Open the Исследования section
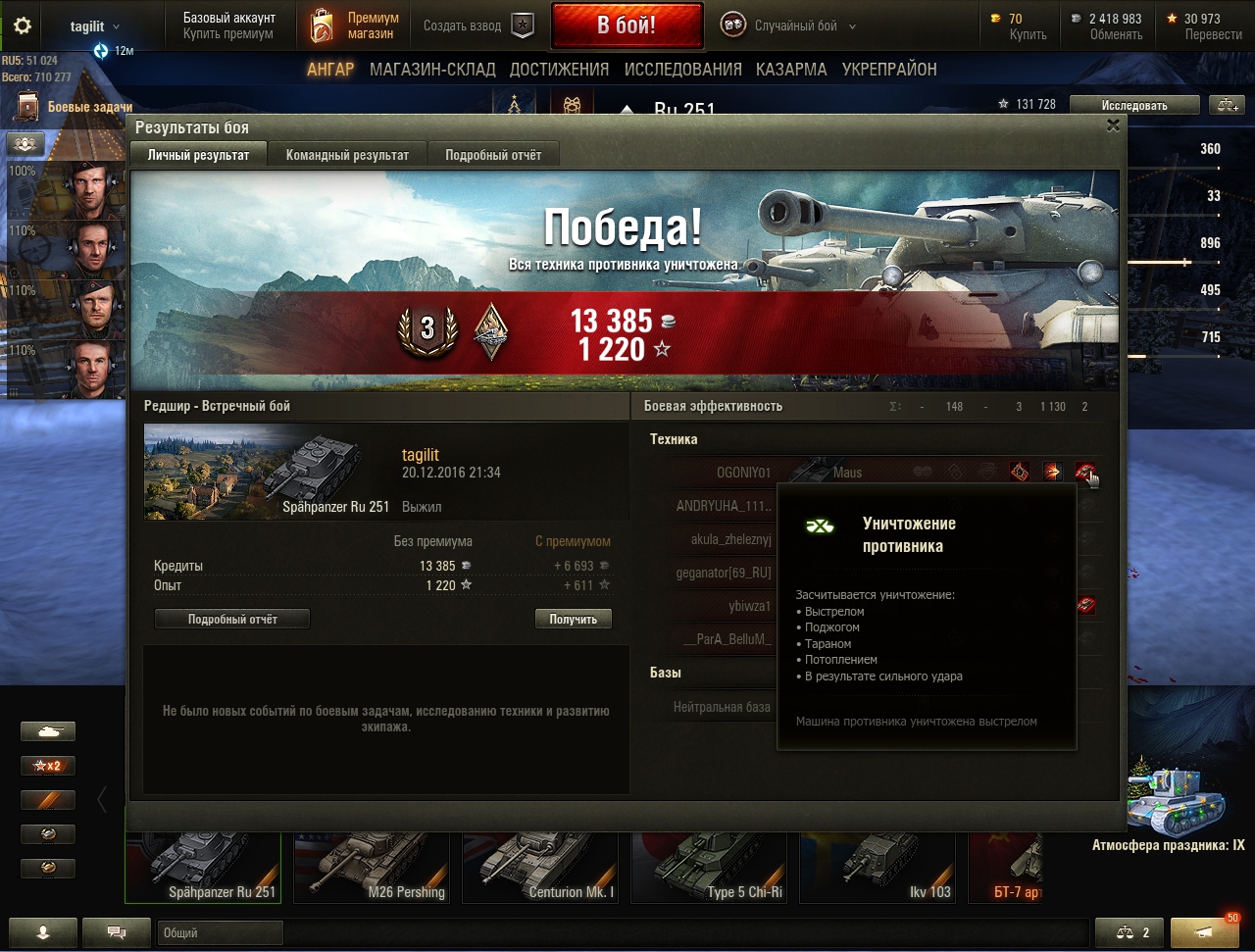This screenshot has width=1255, height=952. coord(682,70)
